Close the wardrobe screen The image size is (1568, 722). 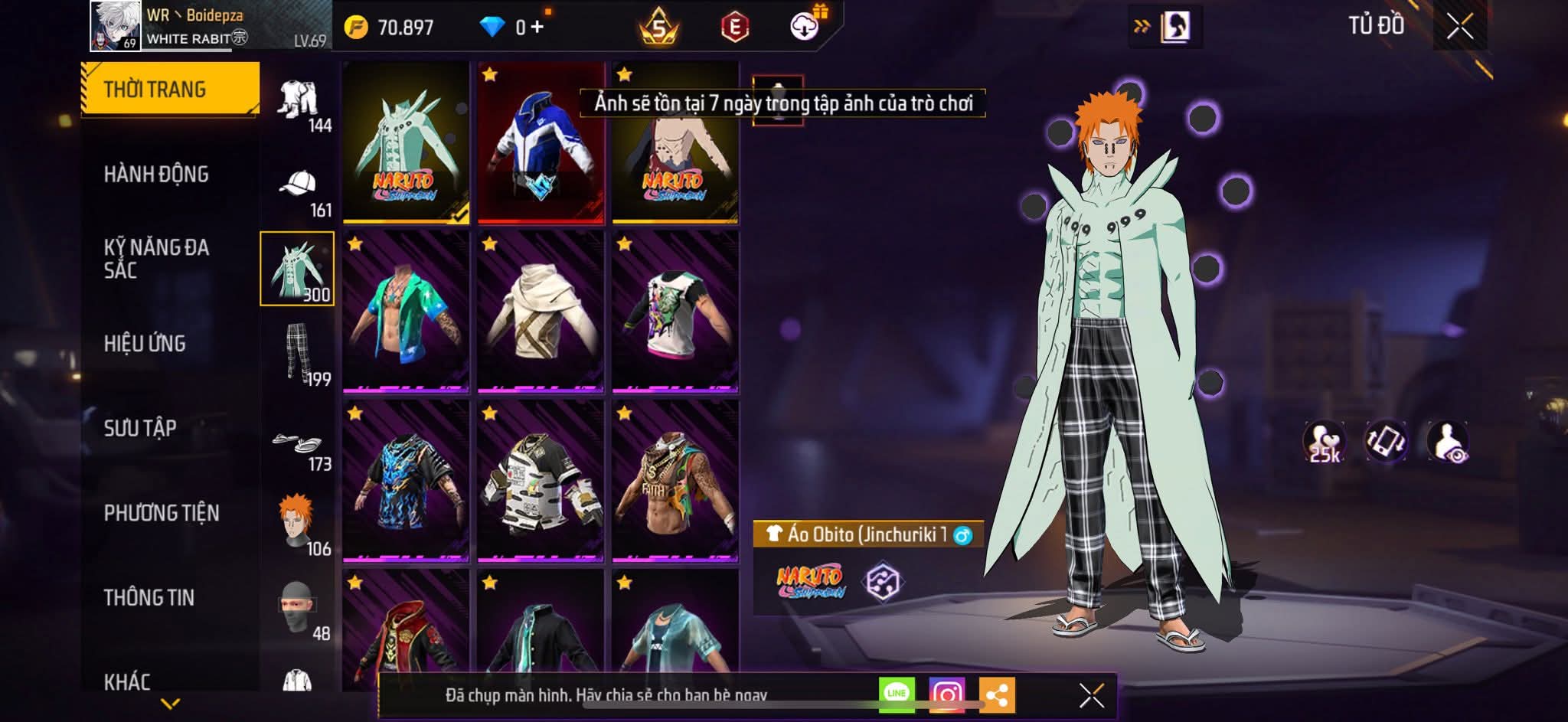pyautogui.click(x=1459, y=27)
